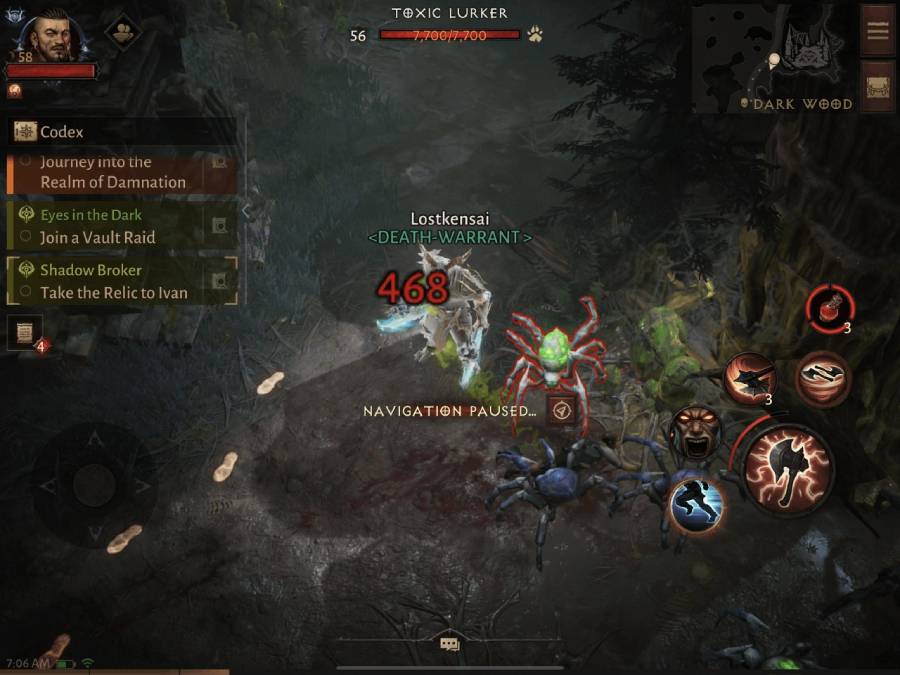Activate the crossed axes whirl skill
Viewport: 900px width, 675px height.
pyautogui.click(x=822, y=379)
